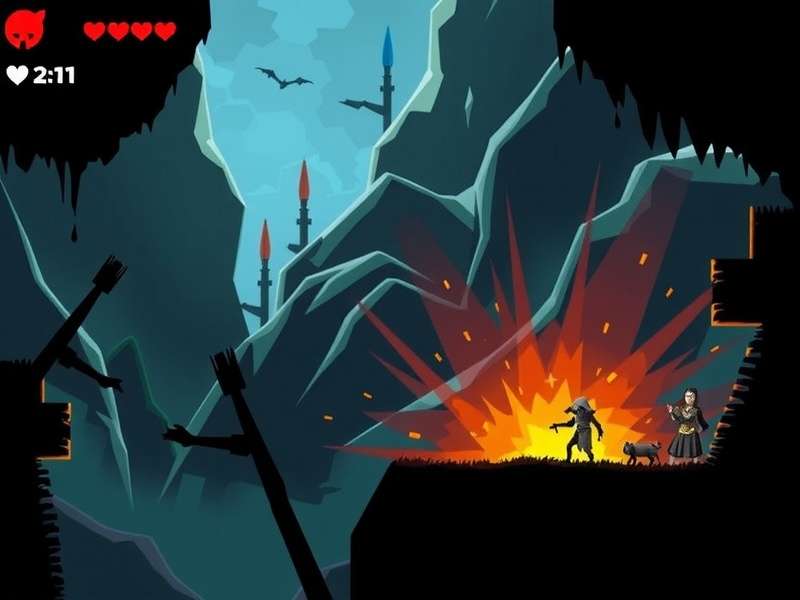800x600 pixels.
Task: Click the red cat-head icon
Action: click(25, 30)
